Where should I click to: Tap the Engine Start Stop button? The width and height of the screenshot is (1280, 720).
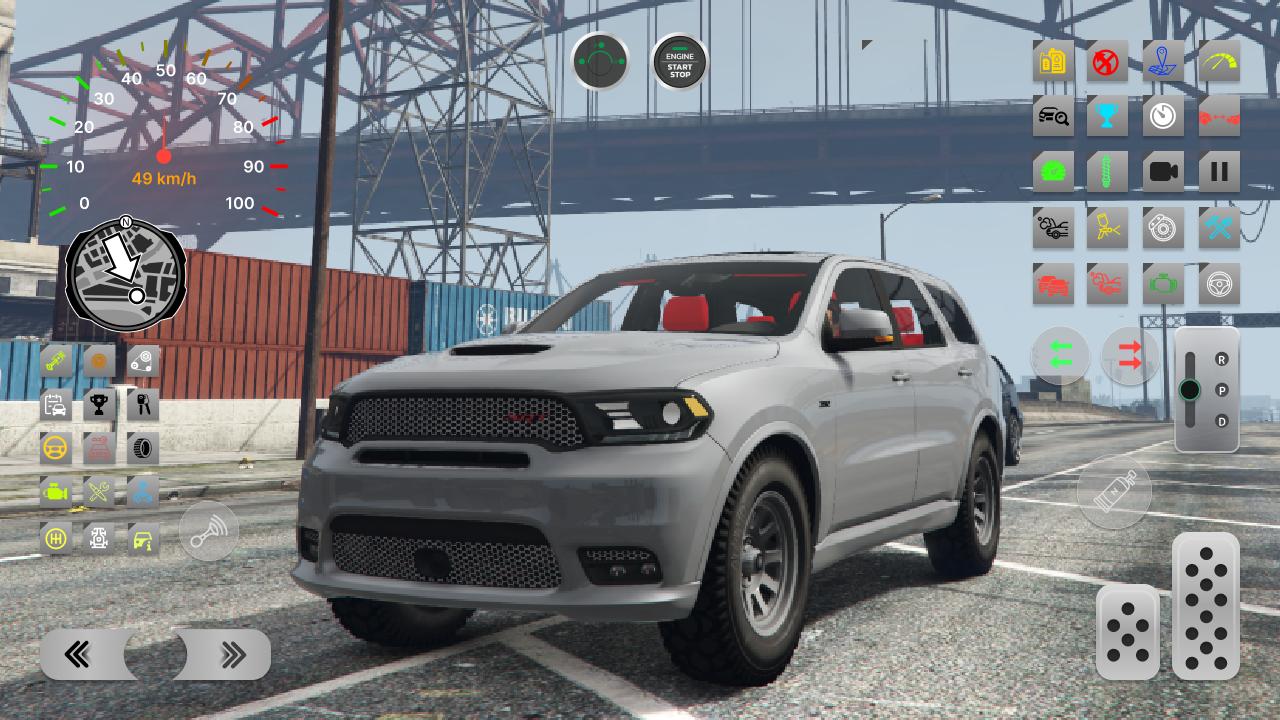680,63
